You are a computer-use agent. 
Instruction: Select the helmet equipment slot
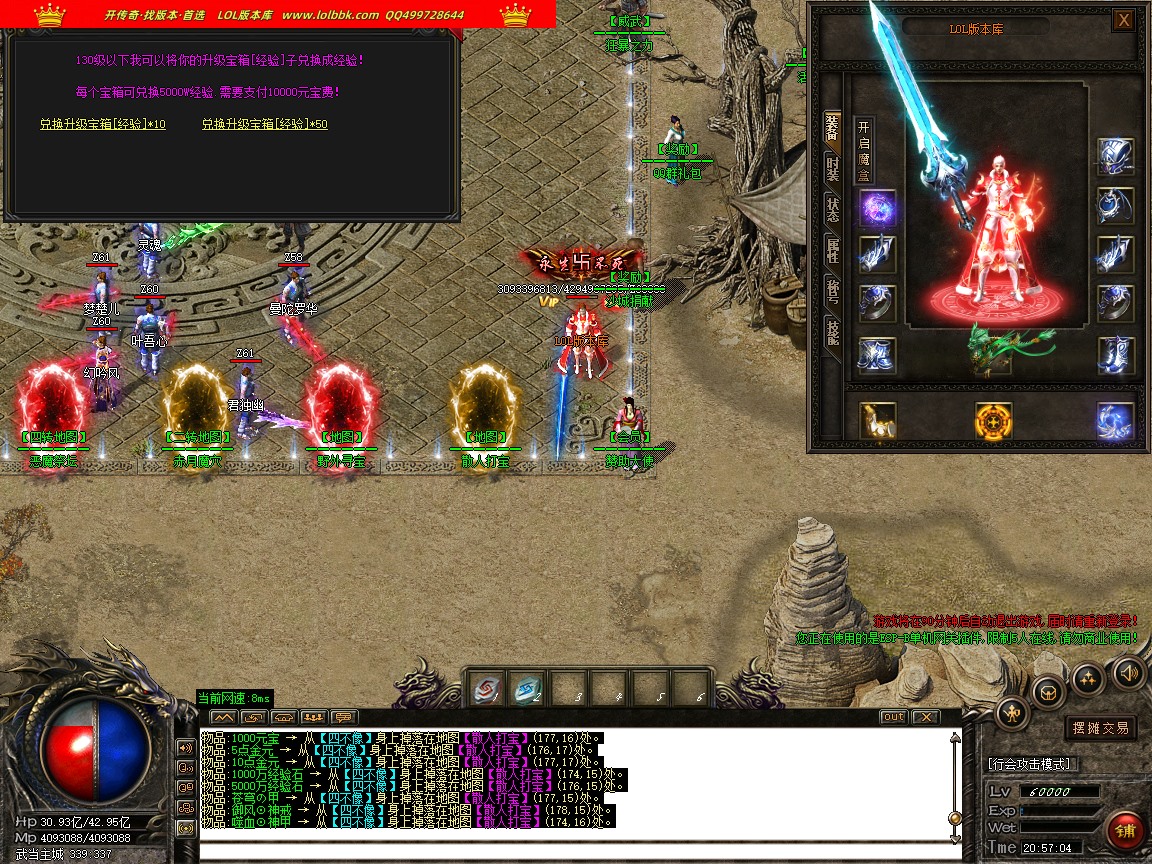(1115, 156)
